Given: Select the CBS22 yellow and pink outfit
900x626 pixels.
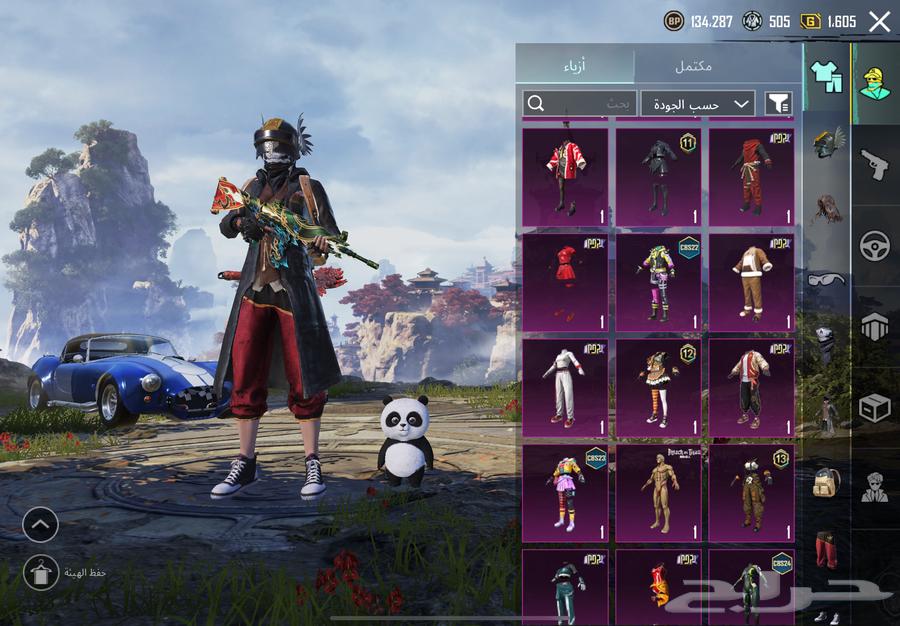Looking at the screenshot, I should click(x=658, y=283).
